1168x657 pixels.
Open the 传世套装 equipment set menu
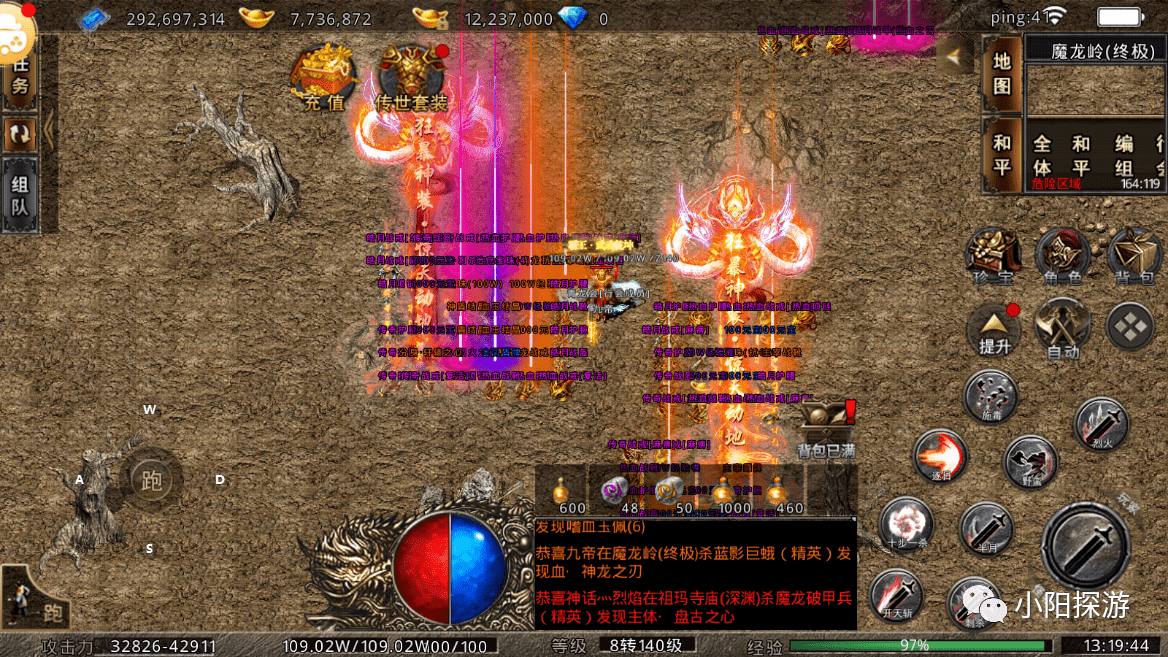point(411,78)
